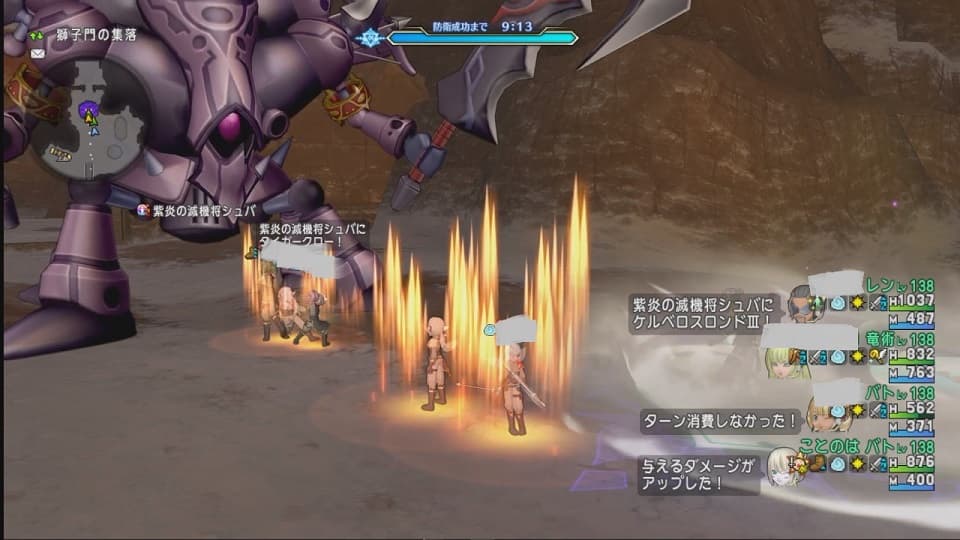960x540 pixels.
Task: Click the green arrows connection icon
Action: [38, 34]
